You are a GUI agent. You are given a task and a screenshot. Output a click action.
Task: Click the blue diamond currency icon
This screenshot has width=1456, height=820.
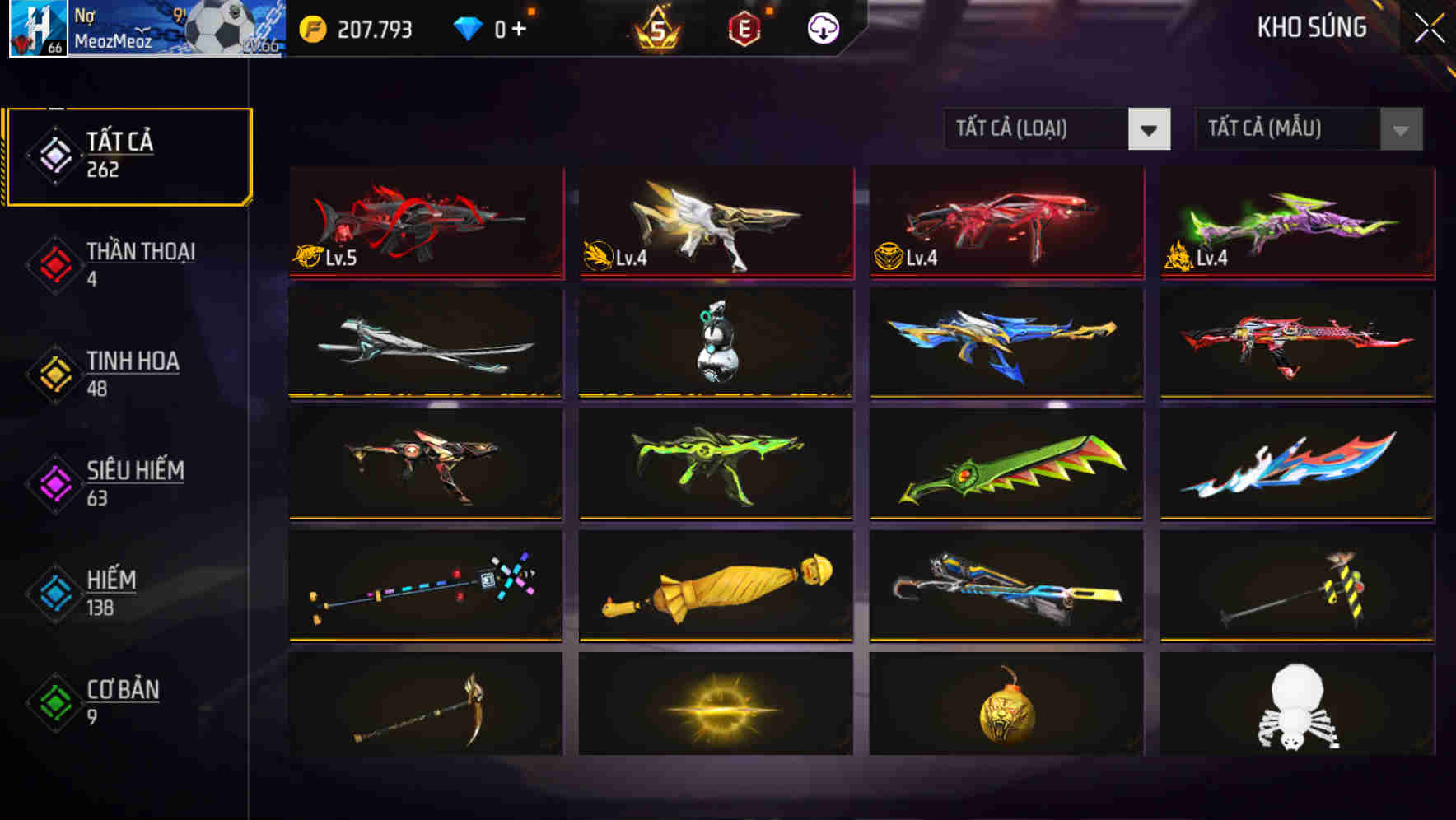pos(466,27)
